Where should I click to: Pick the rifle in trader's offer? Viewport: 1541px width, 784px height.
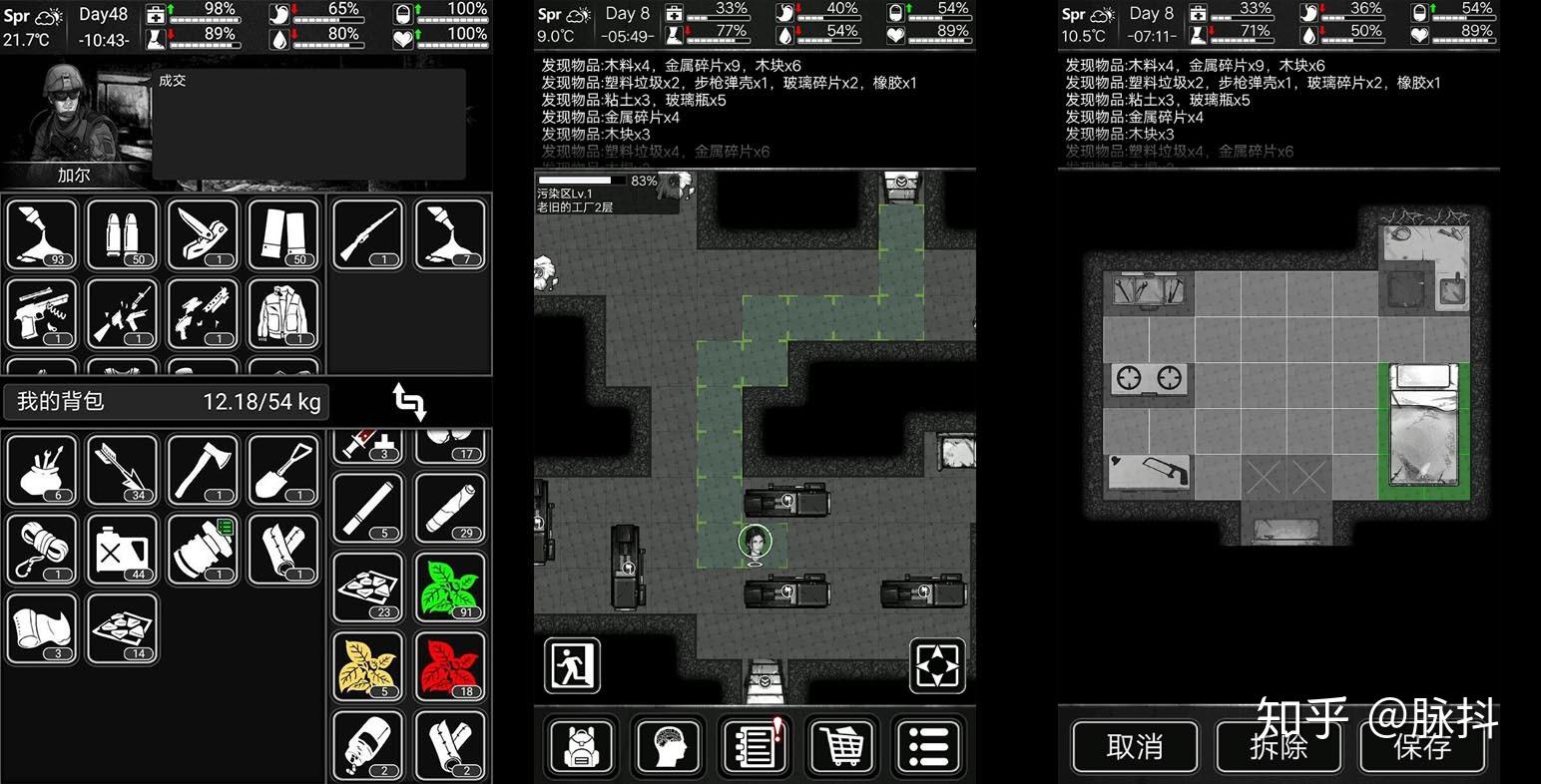[x=368, y=234]
